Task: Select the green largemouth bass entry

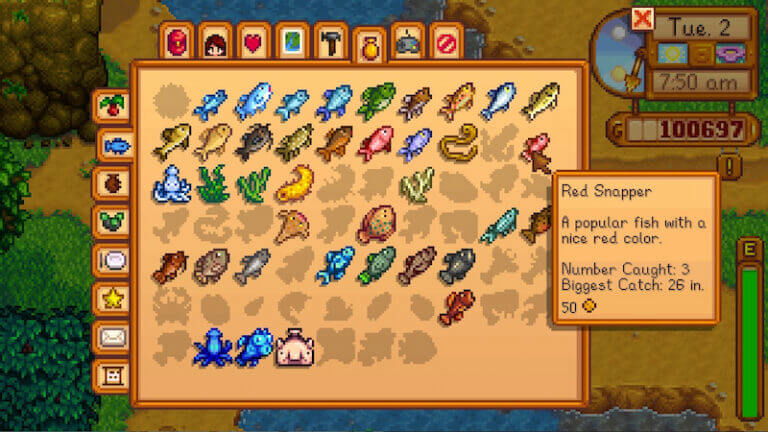Action: point(375,101)
